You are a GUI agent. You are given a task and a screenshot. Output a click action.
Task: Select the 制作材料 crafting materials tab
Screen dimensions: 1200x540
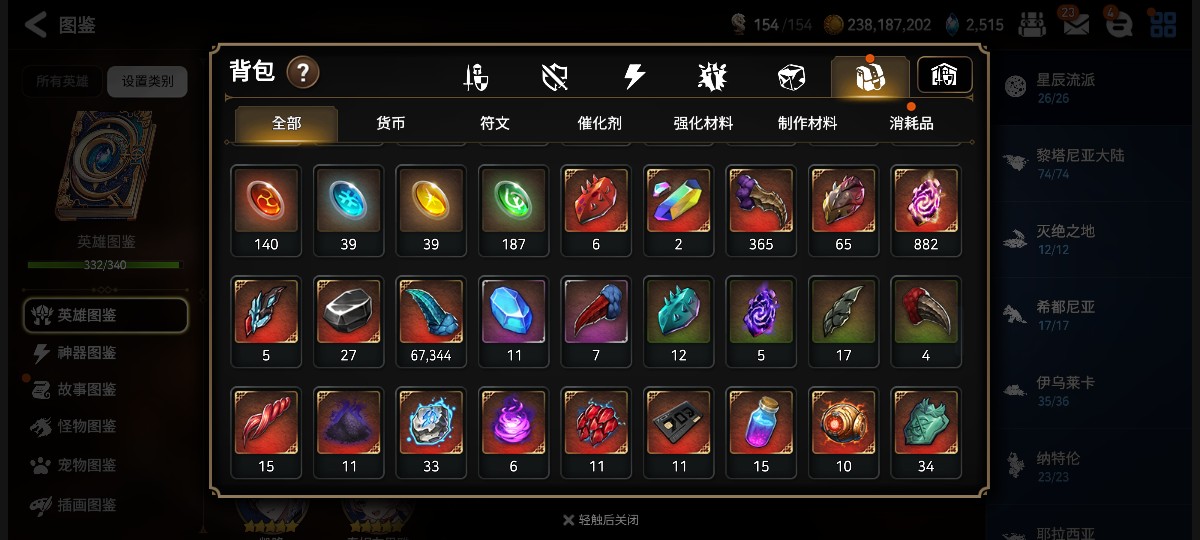click(807, 124)
